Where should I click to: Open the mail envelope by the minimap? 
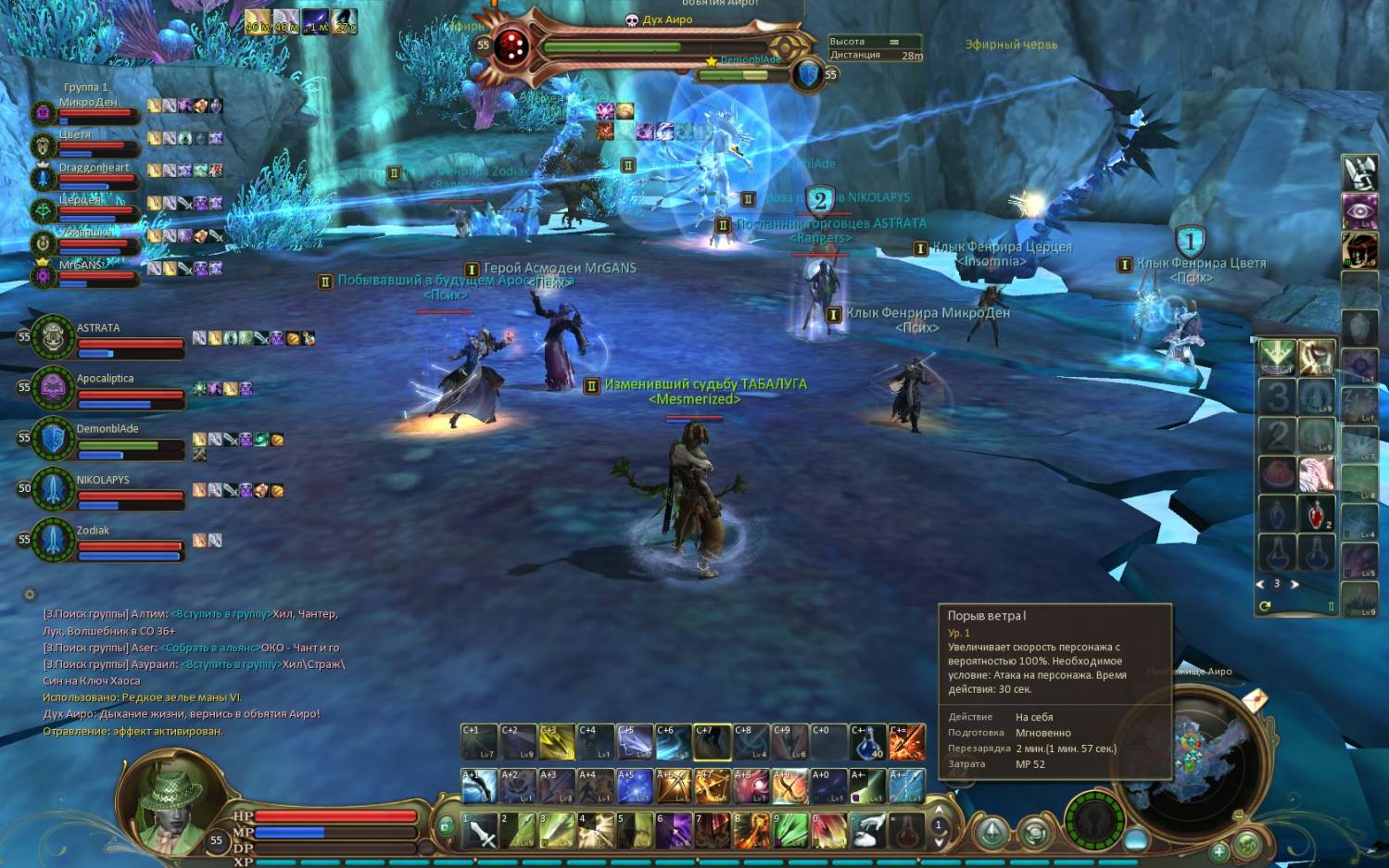pos(1255,699)
